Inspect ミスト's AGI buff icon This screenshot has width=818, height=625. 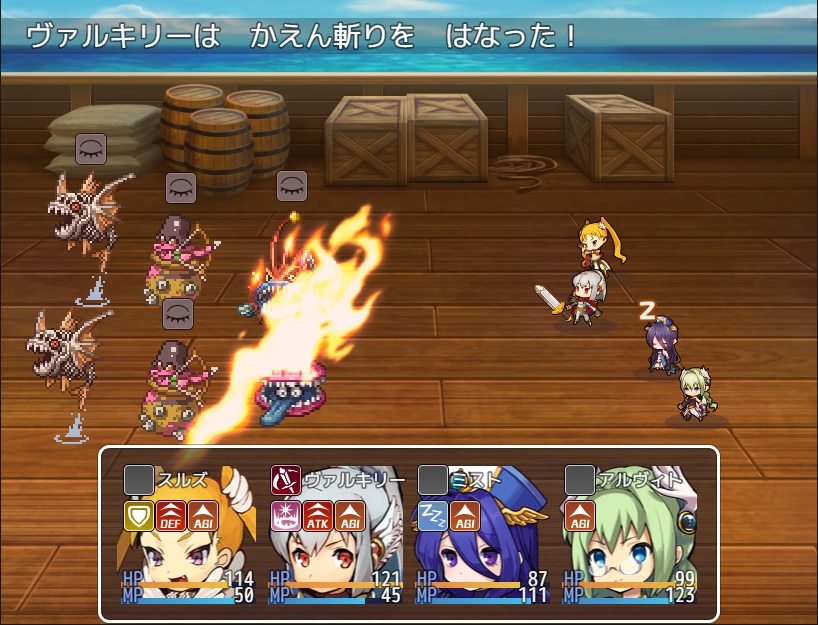(x=464, y=516)
